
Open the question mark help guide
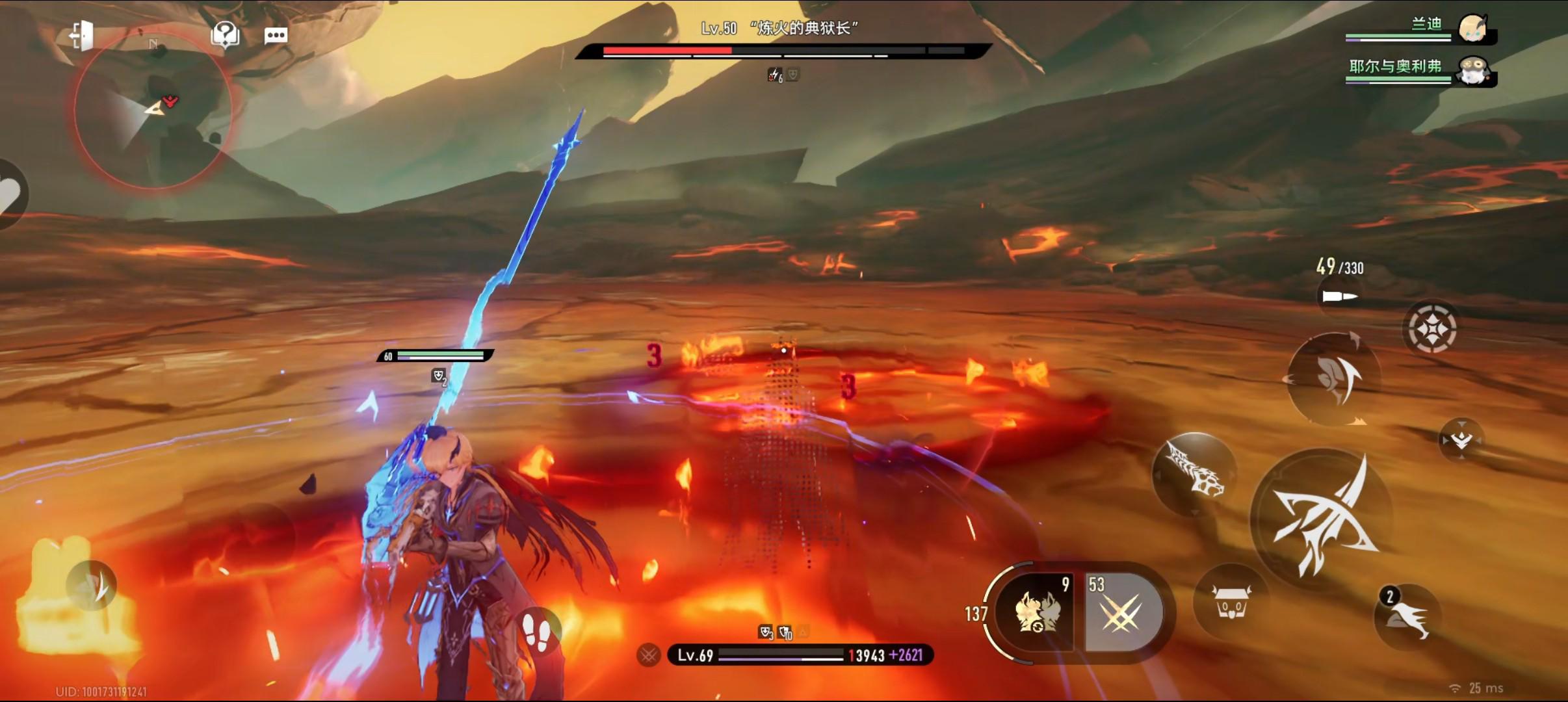[x=225, y=34]
